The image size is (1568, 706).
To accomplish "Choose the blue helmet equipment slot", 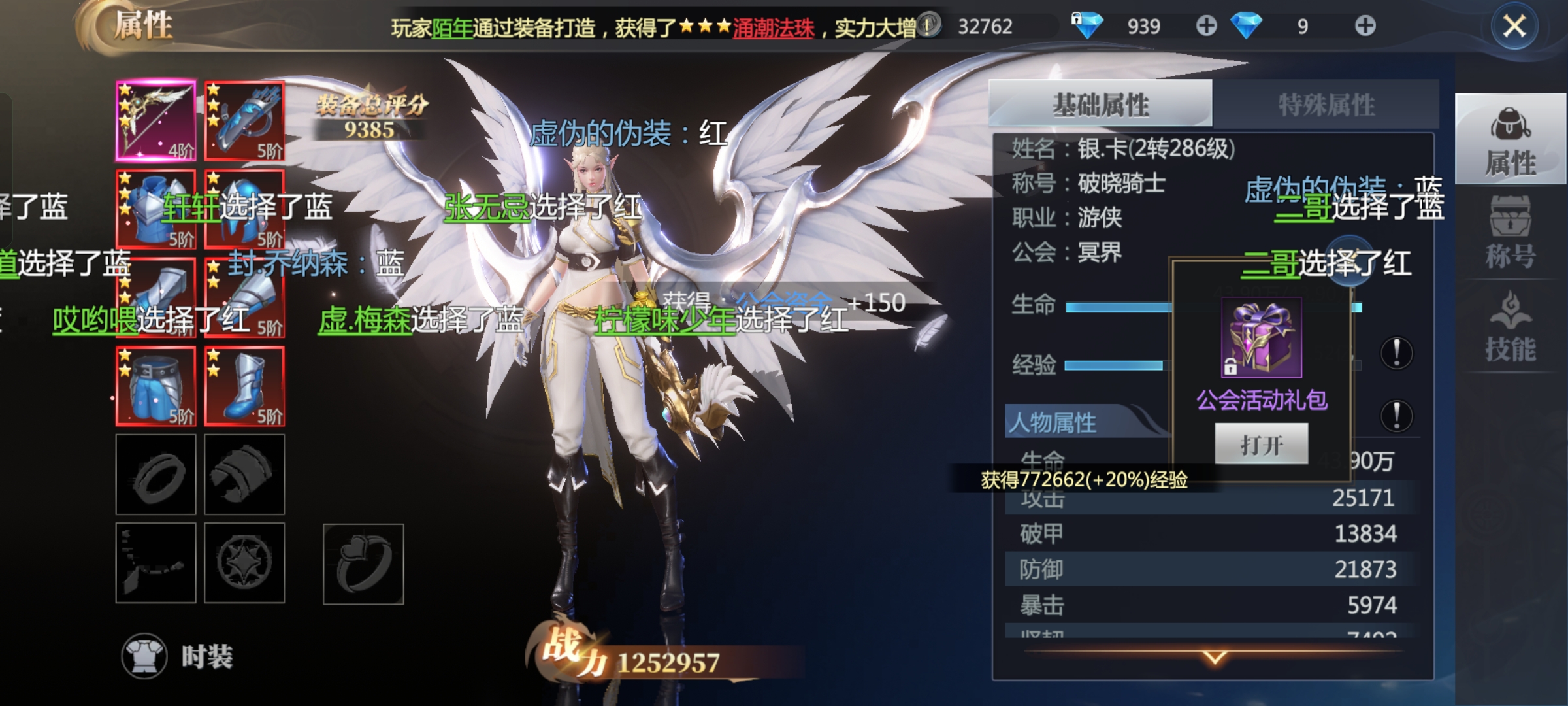I will point(244,209).
